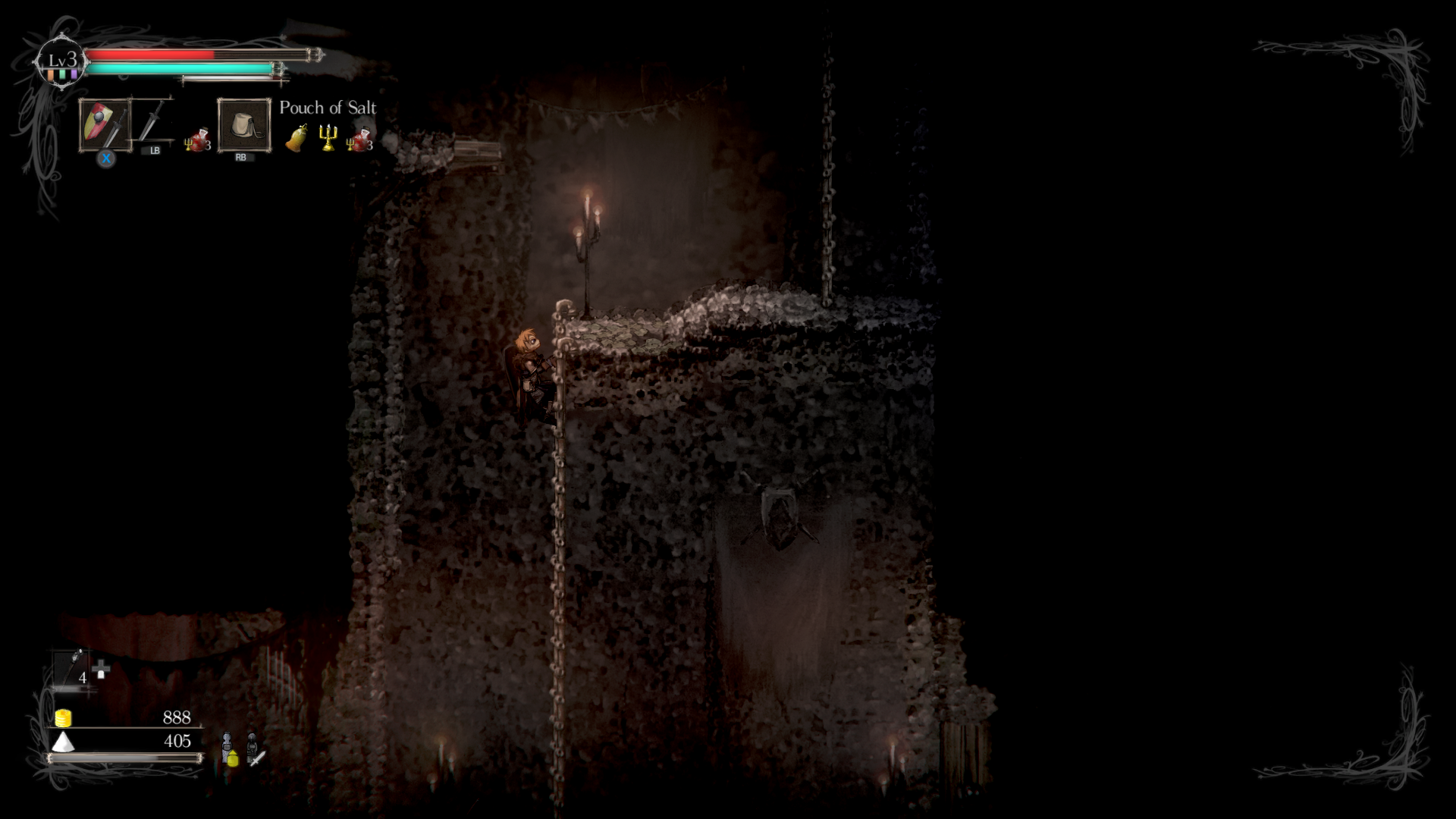Select the Pouch of Salt item slot
The height and width of the screenshot is (819, 1456).
tap(242, 124)
